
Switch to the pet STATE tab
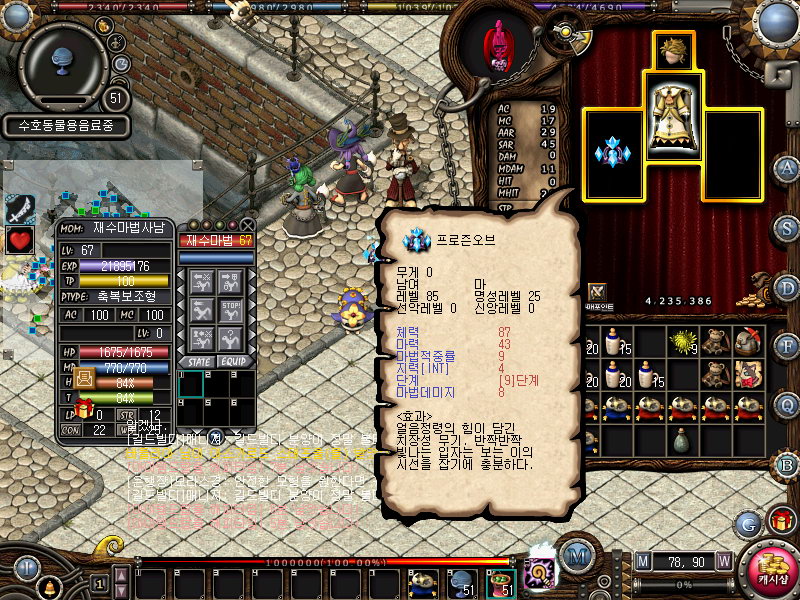(196, 361)
